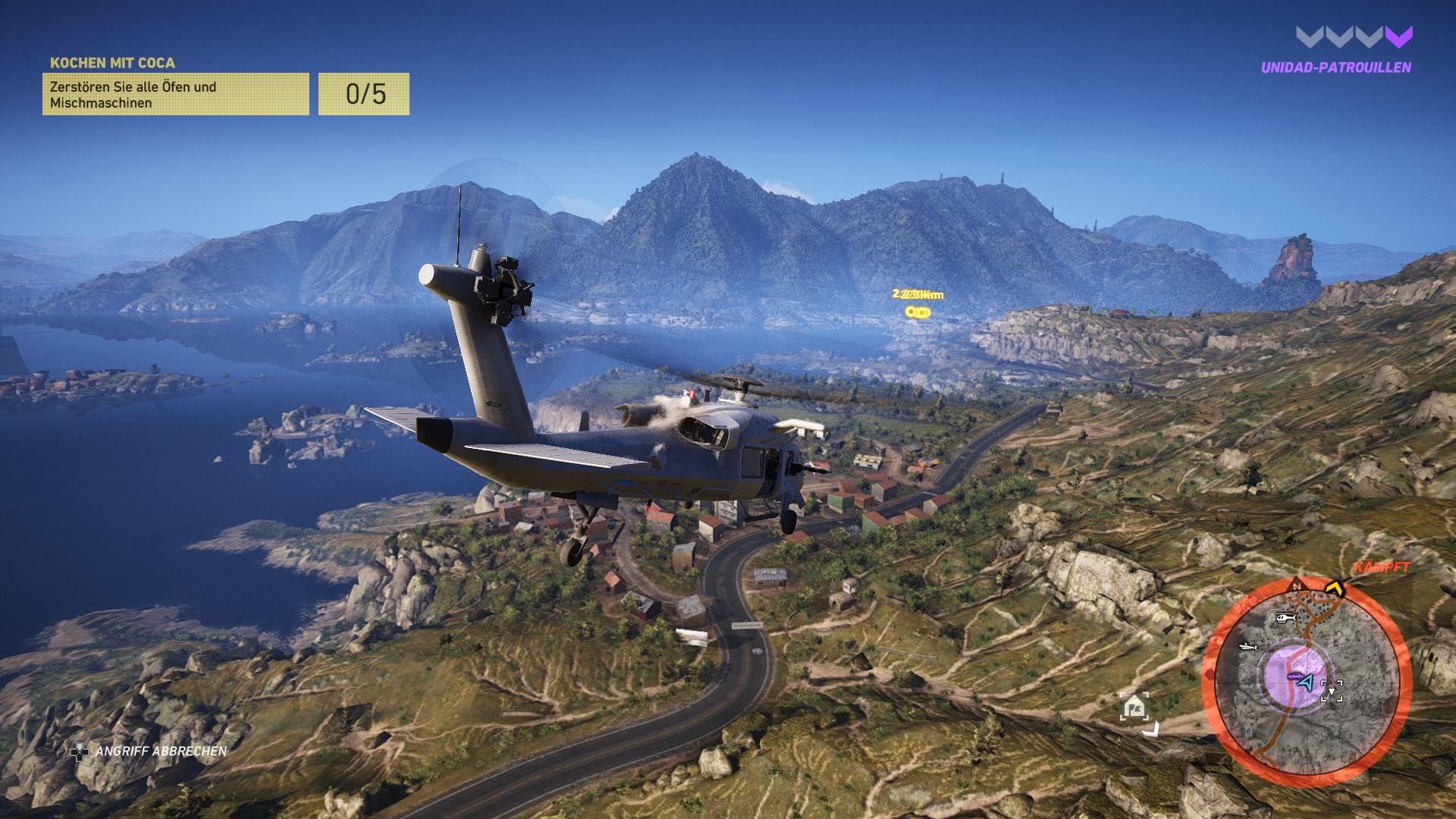Image resolution: width=1456 pixels, height=819 pixels.
Task: Click the Unidad patrol level chevrons
Action: (x=1354, y=36)
